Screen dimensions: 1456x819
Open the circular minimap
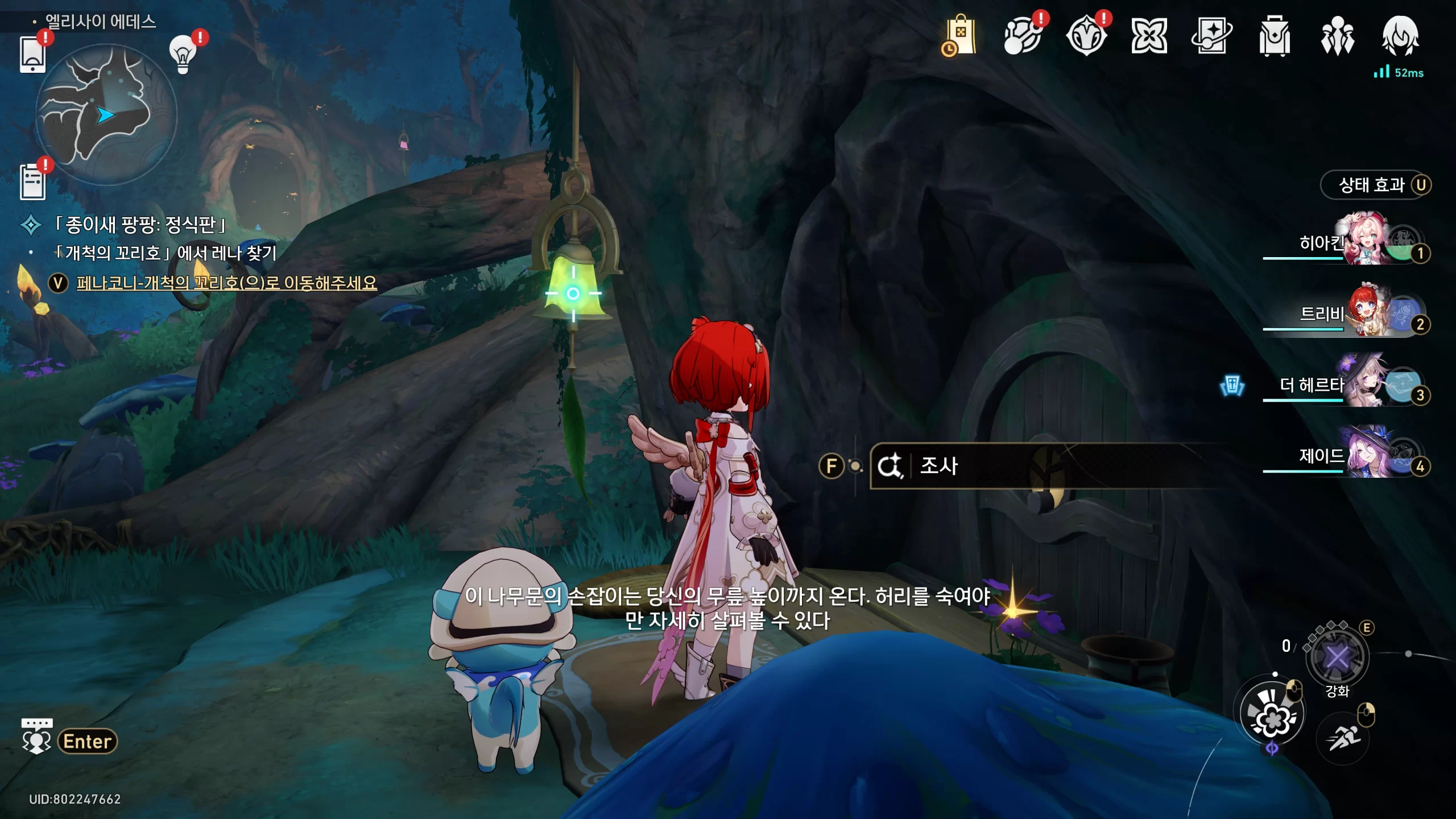[x=106, y=115]
